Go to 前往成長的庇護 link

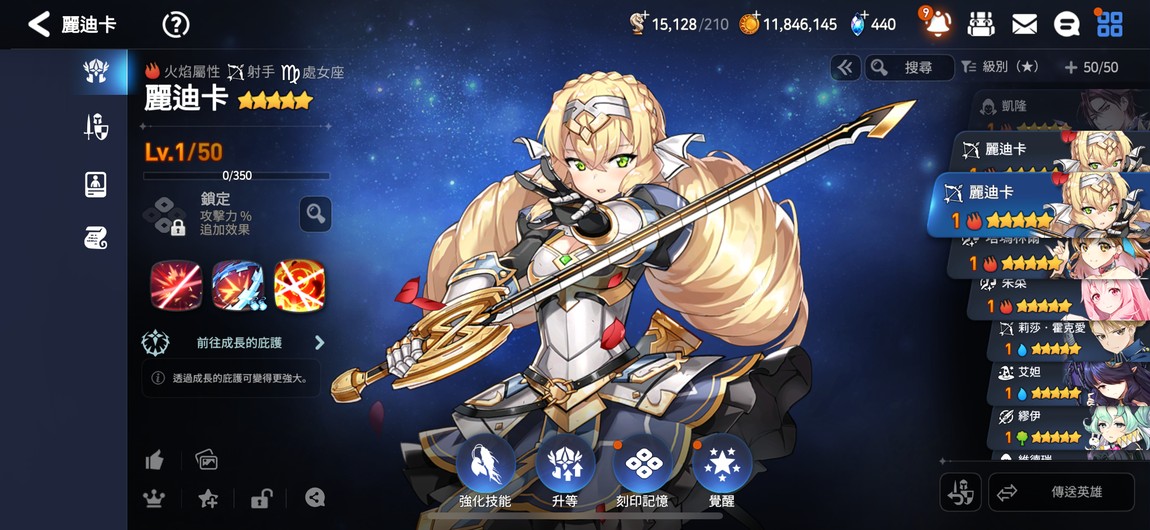click(240, 343)
